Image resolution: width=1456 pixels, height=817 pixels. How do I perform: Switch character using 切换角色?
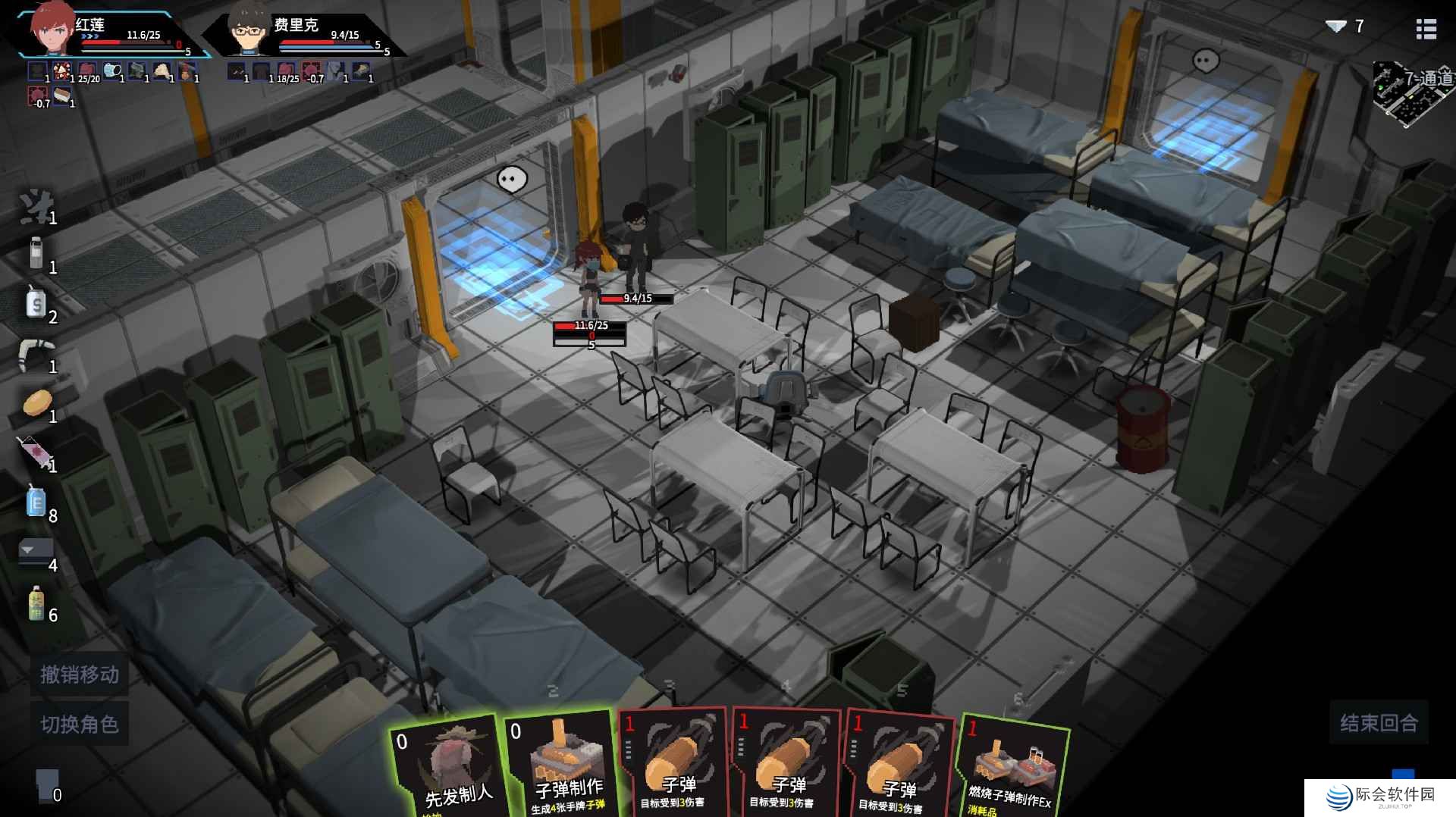click(x=80, y=725)
